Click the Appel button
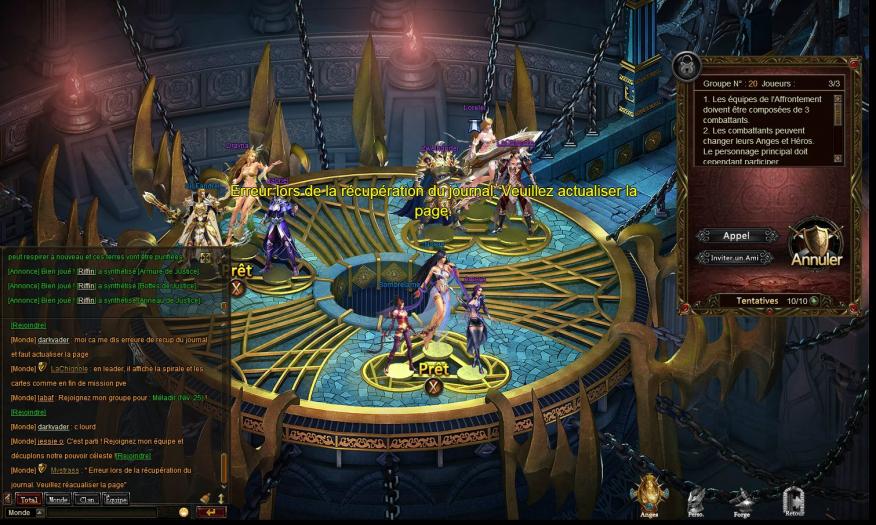 [x=736, y=236]
